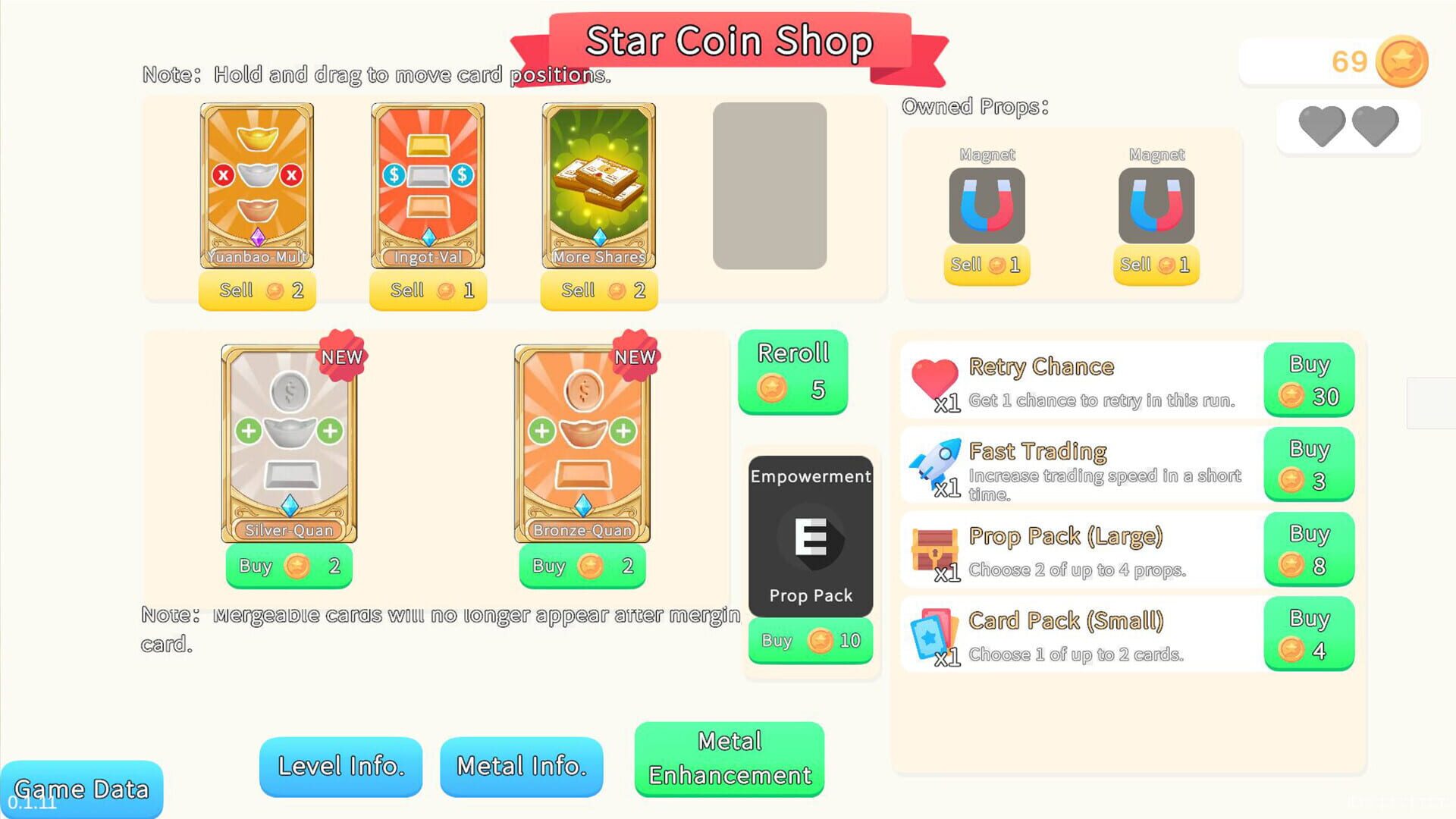Image resolution: width=1456 pixels, height=819 pixels.
Task: Select the Yuanbao-Mult card
Action: [x=256, y=186]
